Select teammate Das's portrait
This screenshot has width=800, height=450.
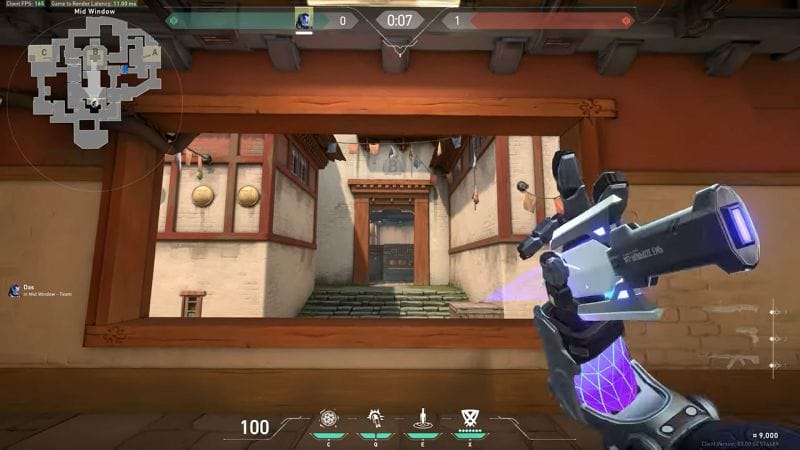coord(14,291)
